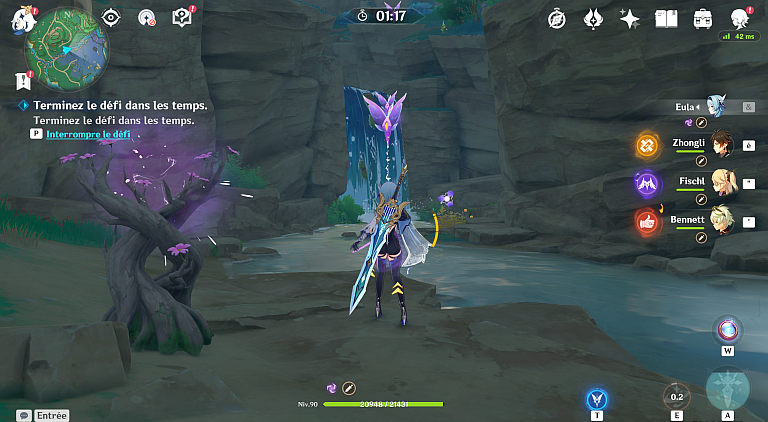Use the glowing orb gadget icon
This screenshot has height=422, width=768.
(727, 331)
